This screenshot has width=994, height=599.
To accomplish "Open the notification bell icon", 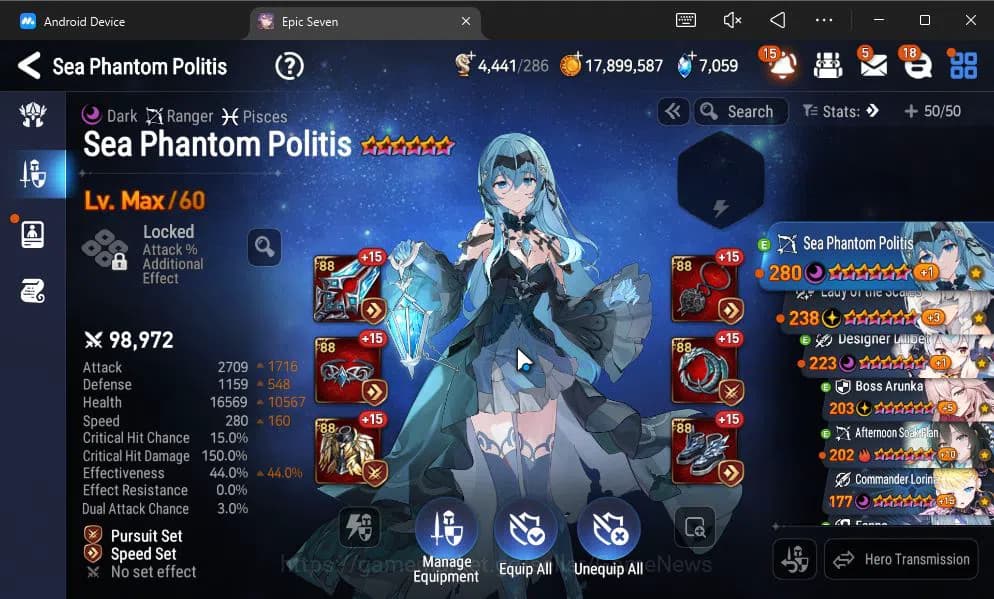I will [782, 66].
